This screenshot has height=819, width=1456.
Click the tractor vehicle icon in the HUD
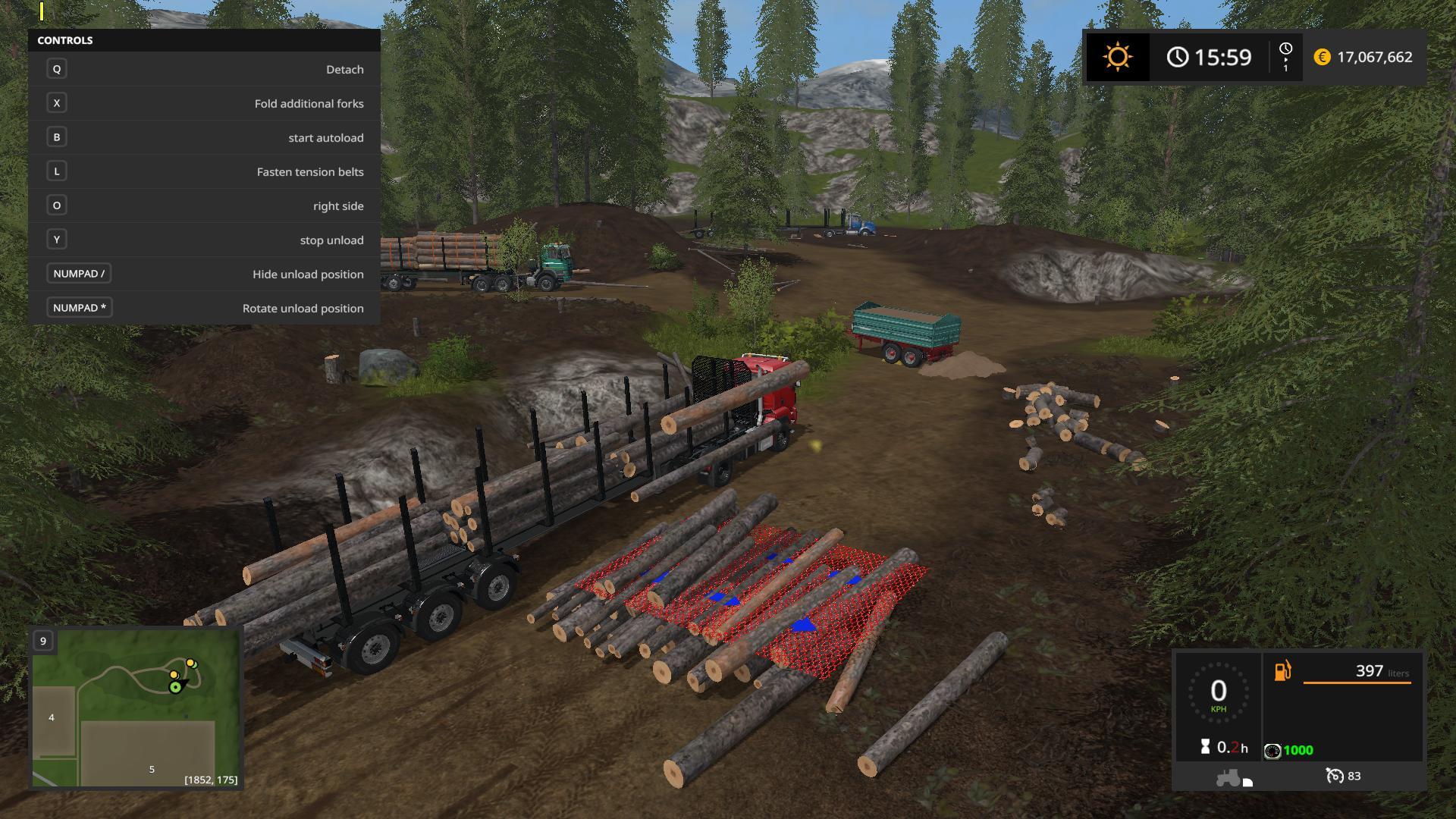tap(1229, 777)
